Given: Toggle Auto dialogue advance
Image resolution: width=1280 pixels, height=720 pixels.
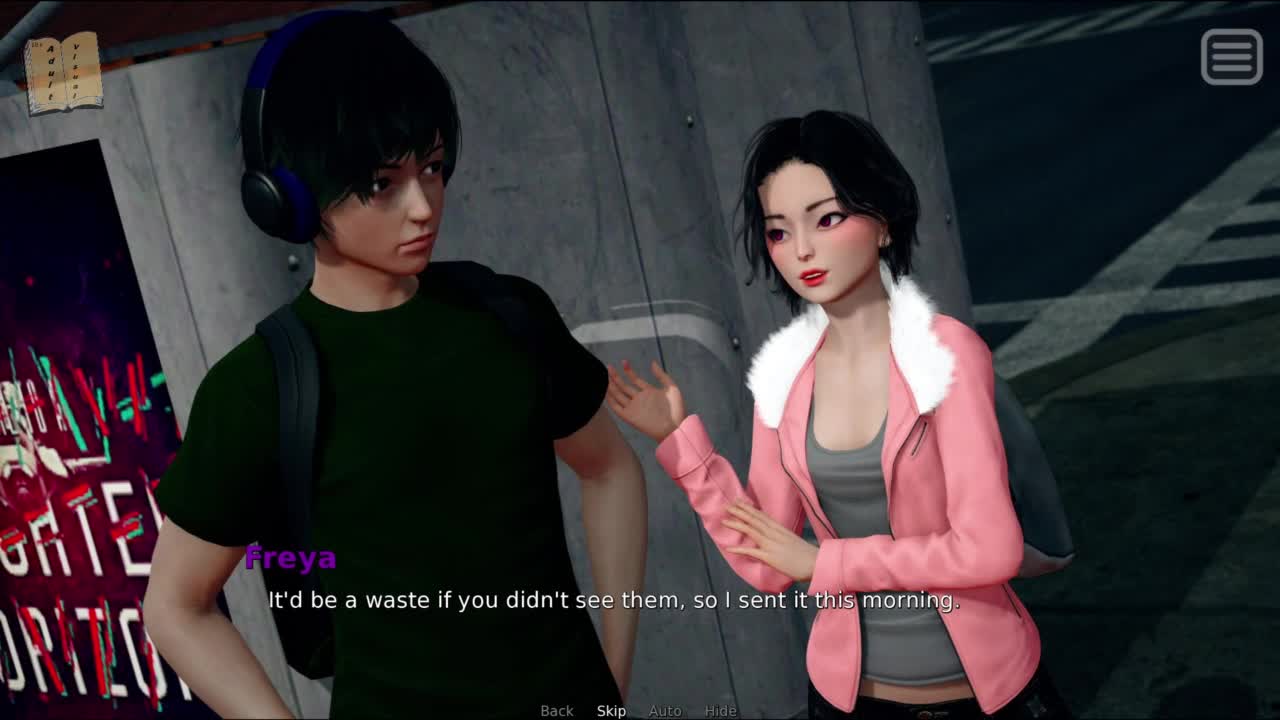Looking at the screenshot, I should (665, 710).
